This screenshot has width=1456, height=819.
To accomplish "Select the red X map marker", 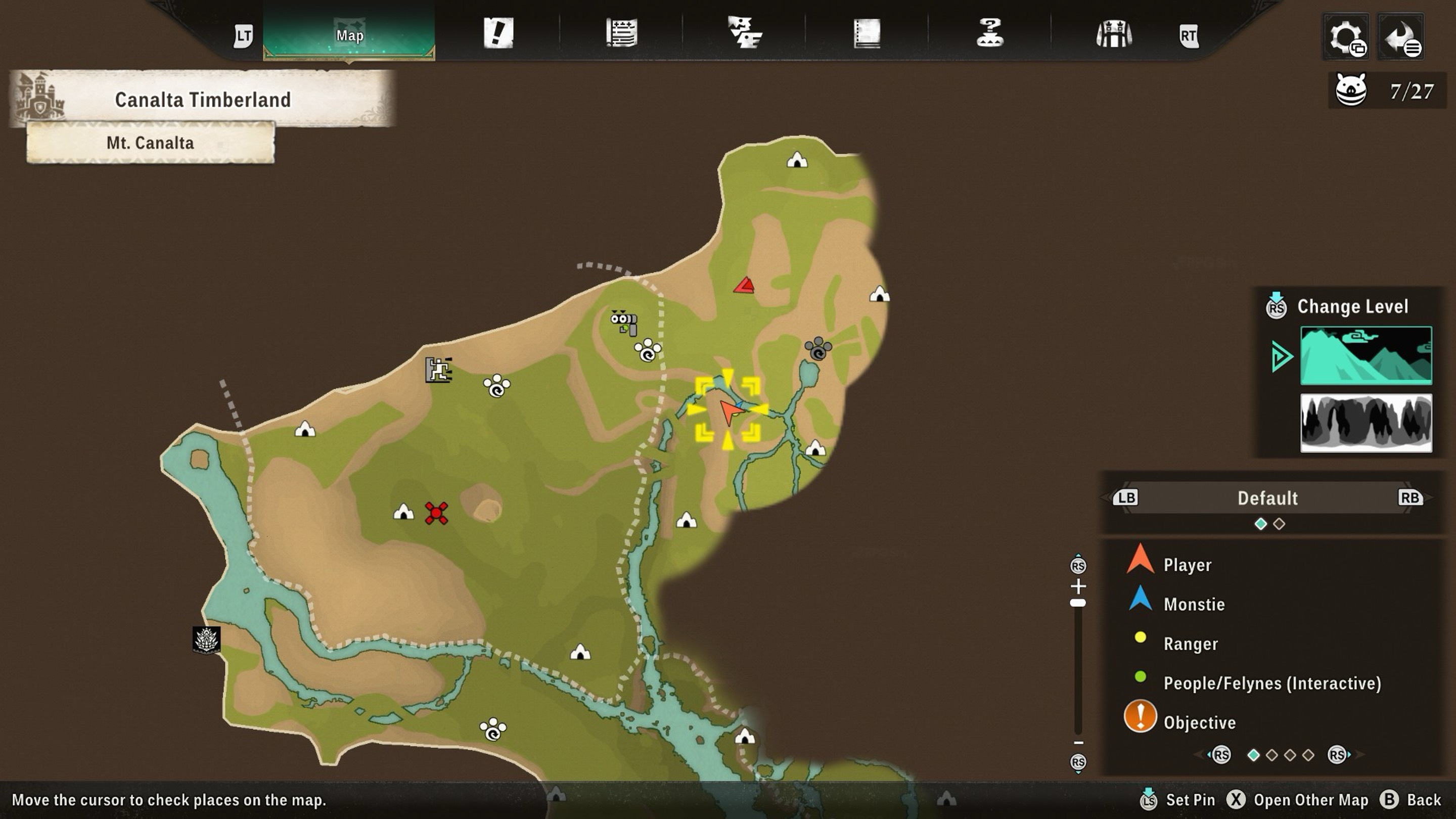I will click(436, 513).
